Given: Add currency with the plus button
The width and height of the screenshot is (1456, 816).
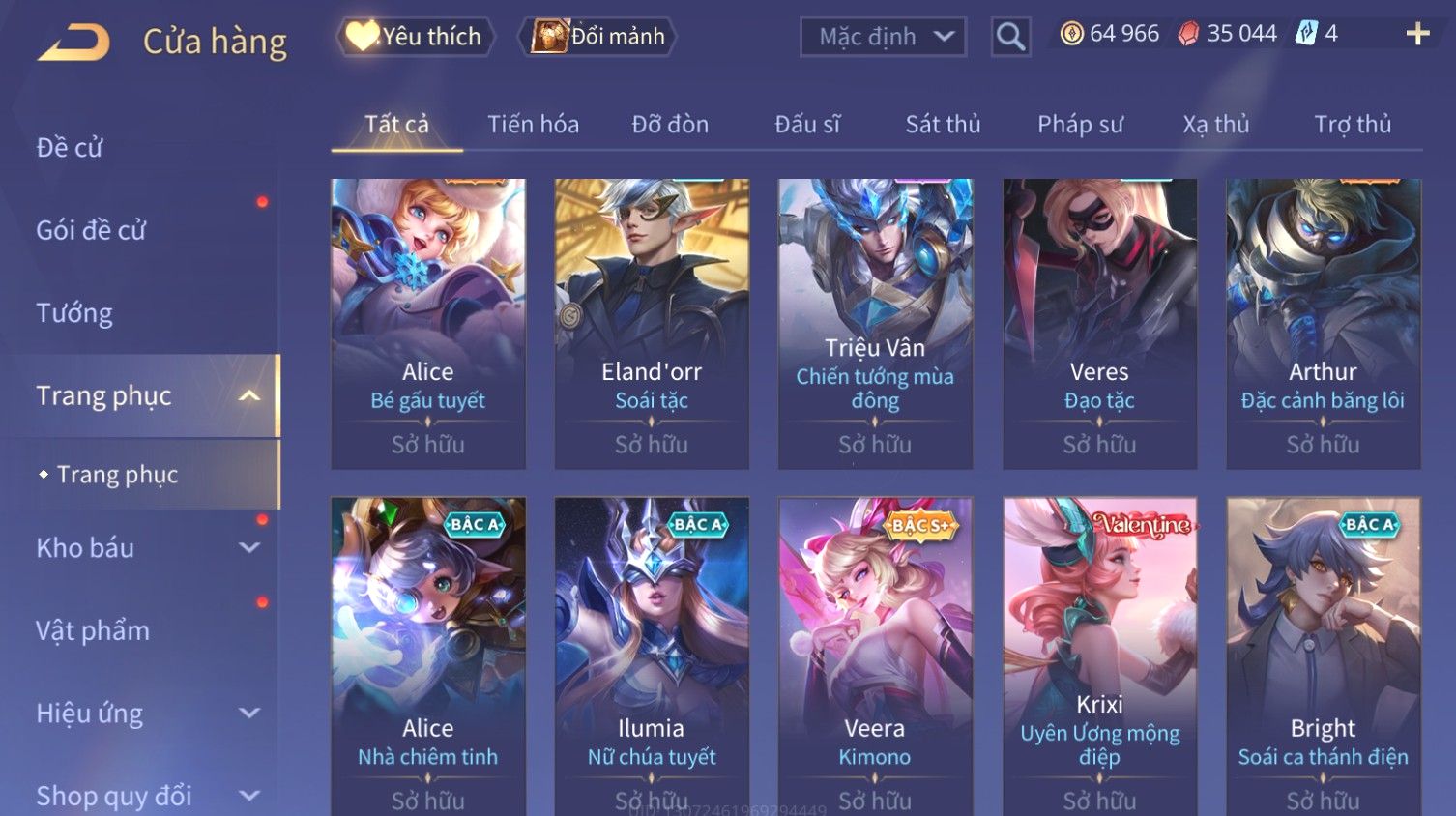Looking at the screenshot, I should (1417, 34).
